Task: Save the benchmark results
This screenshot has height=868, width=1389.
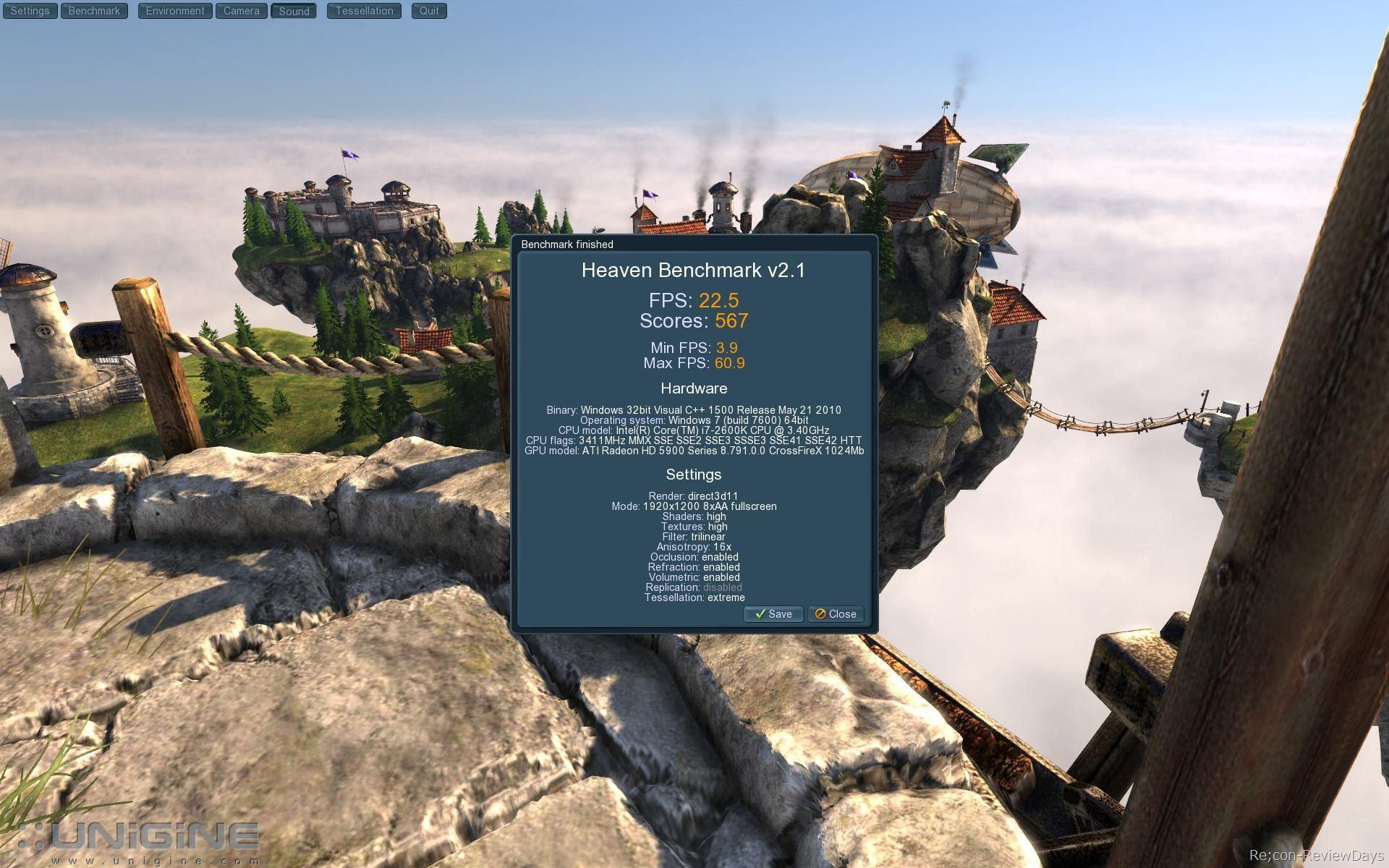Action: 773,614
